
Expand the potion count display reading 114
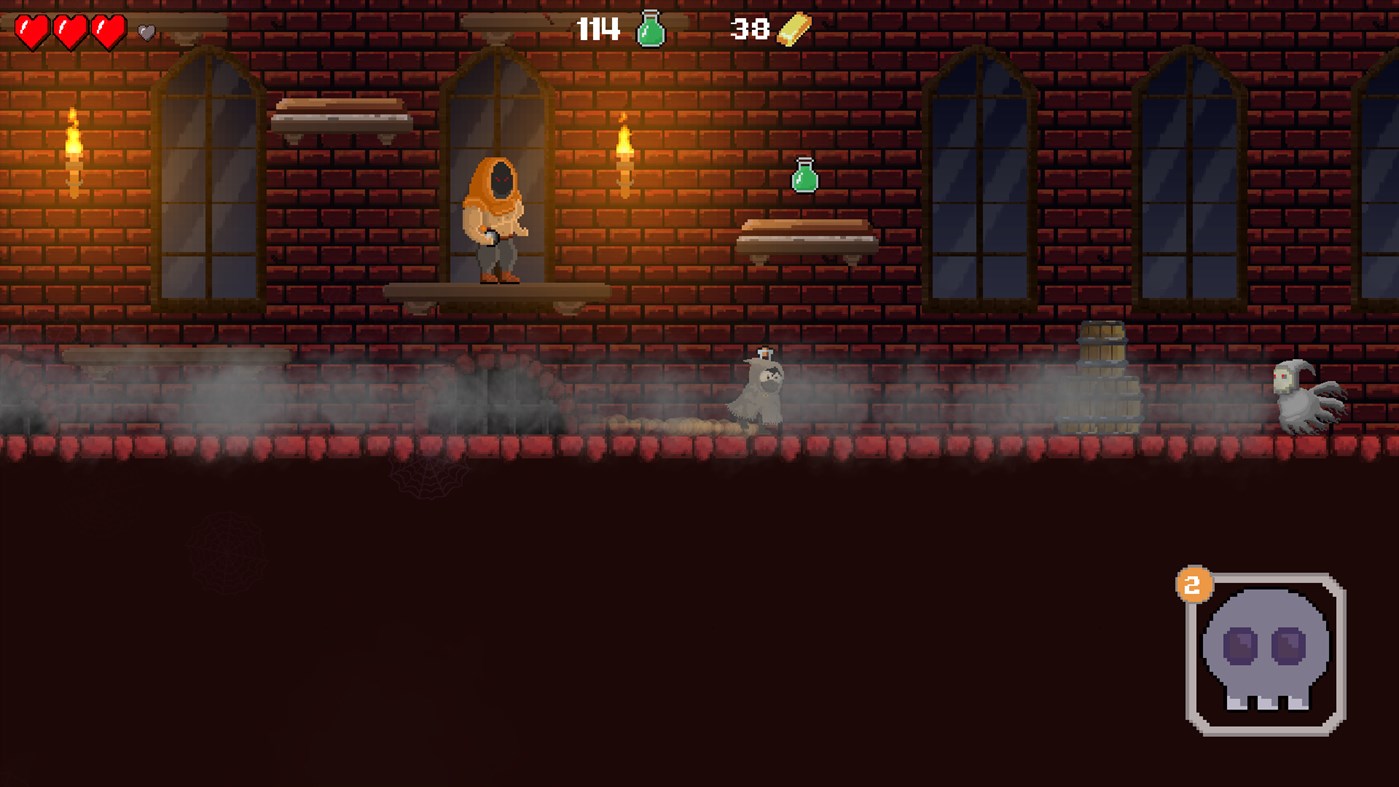[597, 30]
